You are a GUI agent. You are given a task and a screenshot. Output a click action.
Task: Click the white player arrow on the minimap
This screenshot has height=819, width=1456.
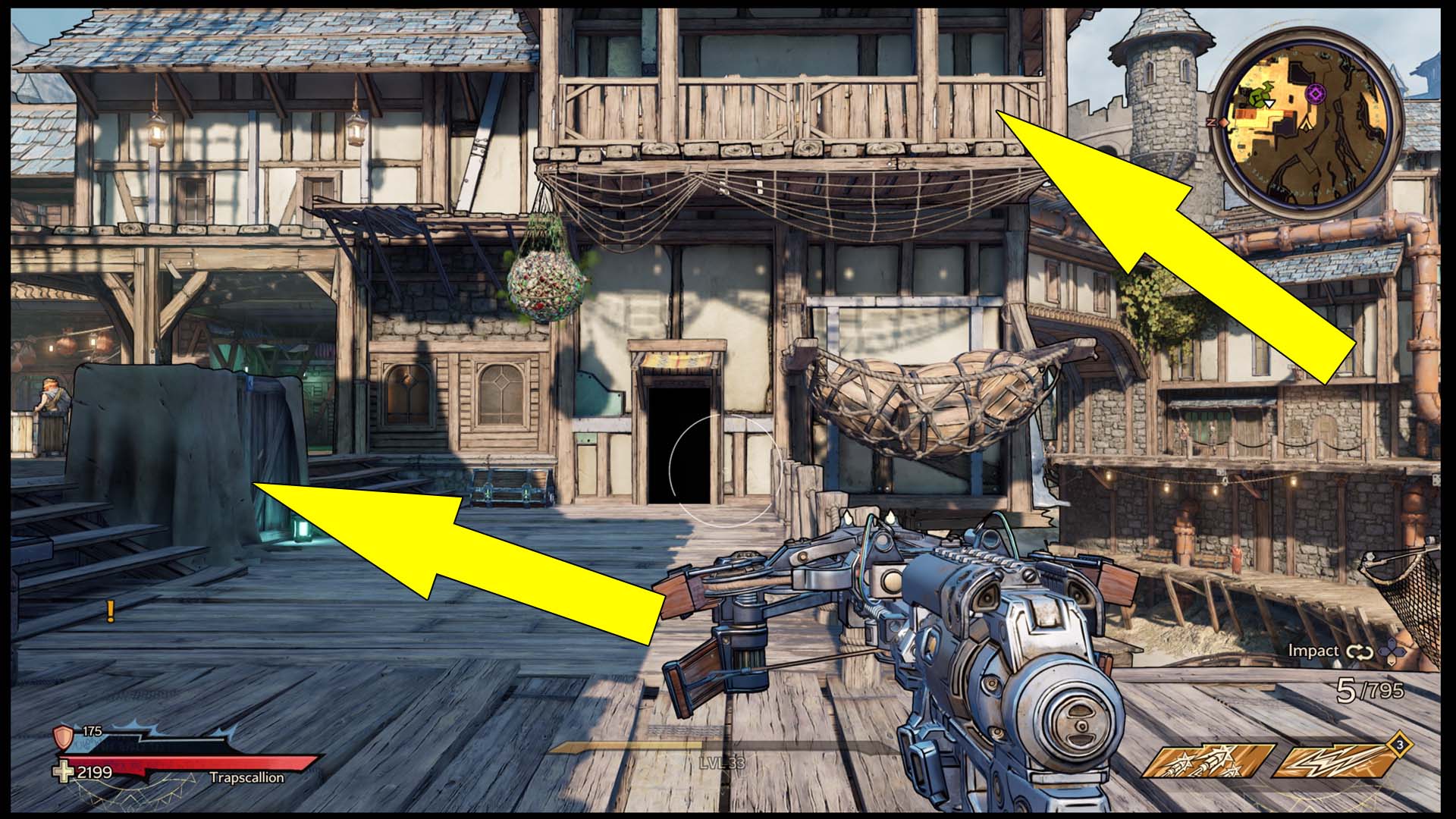tap(1269, 103)
